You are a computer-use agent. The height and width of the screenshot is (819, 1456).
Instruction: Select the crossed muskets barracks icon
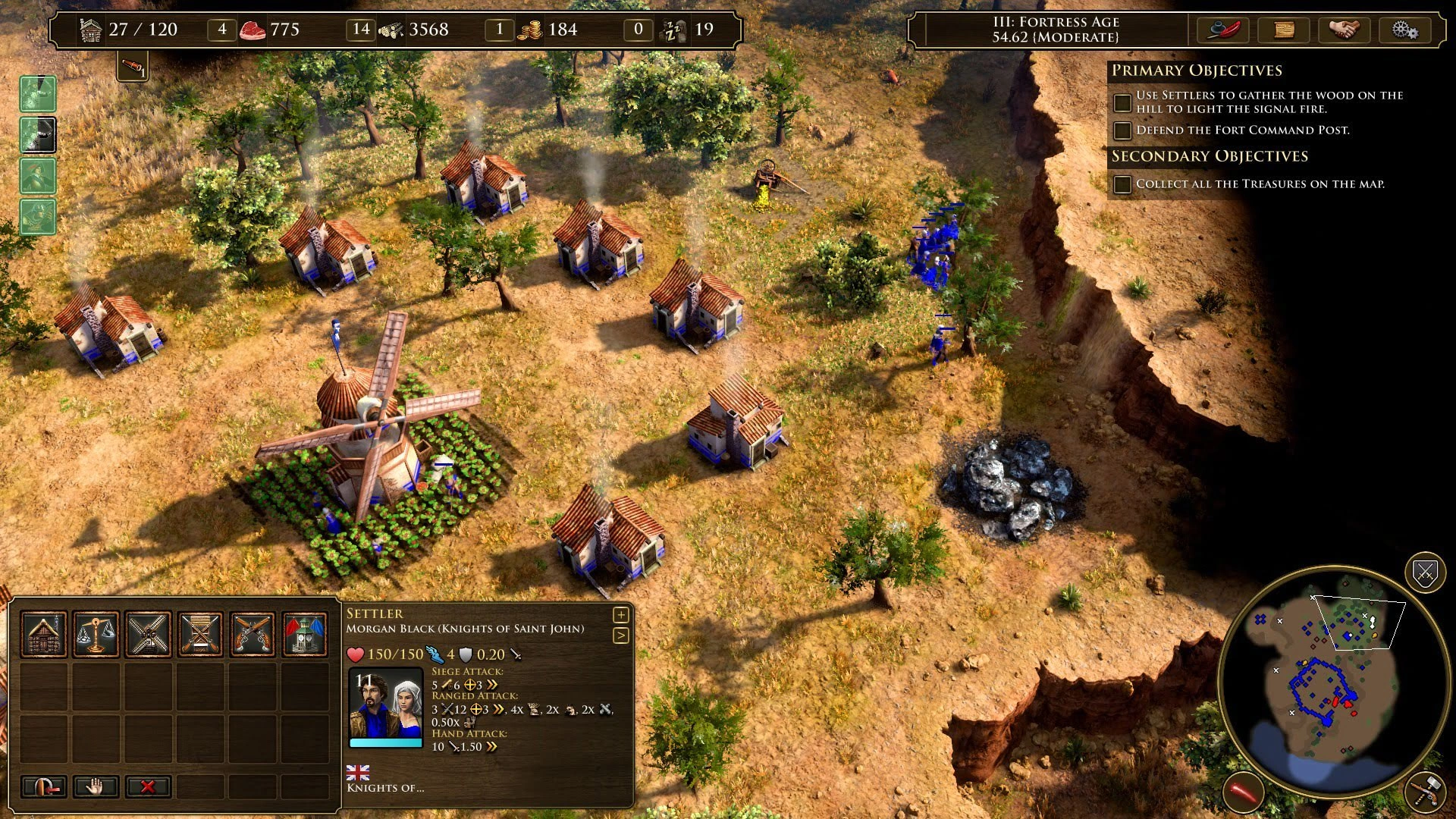(x=201, y=634)
